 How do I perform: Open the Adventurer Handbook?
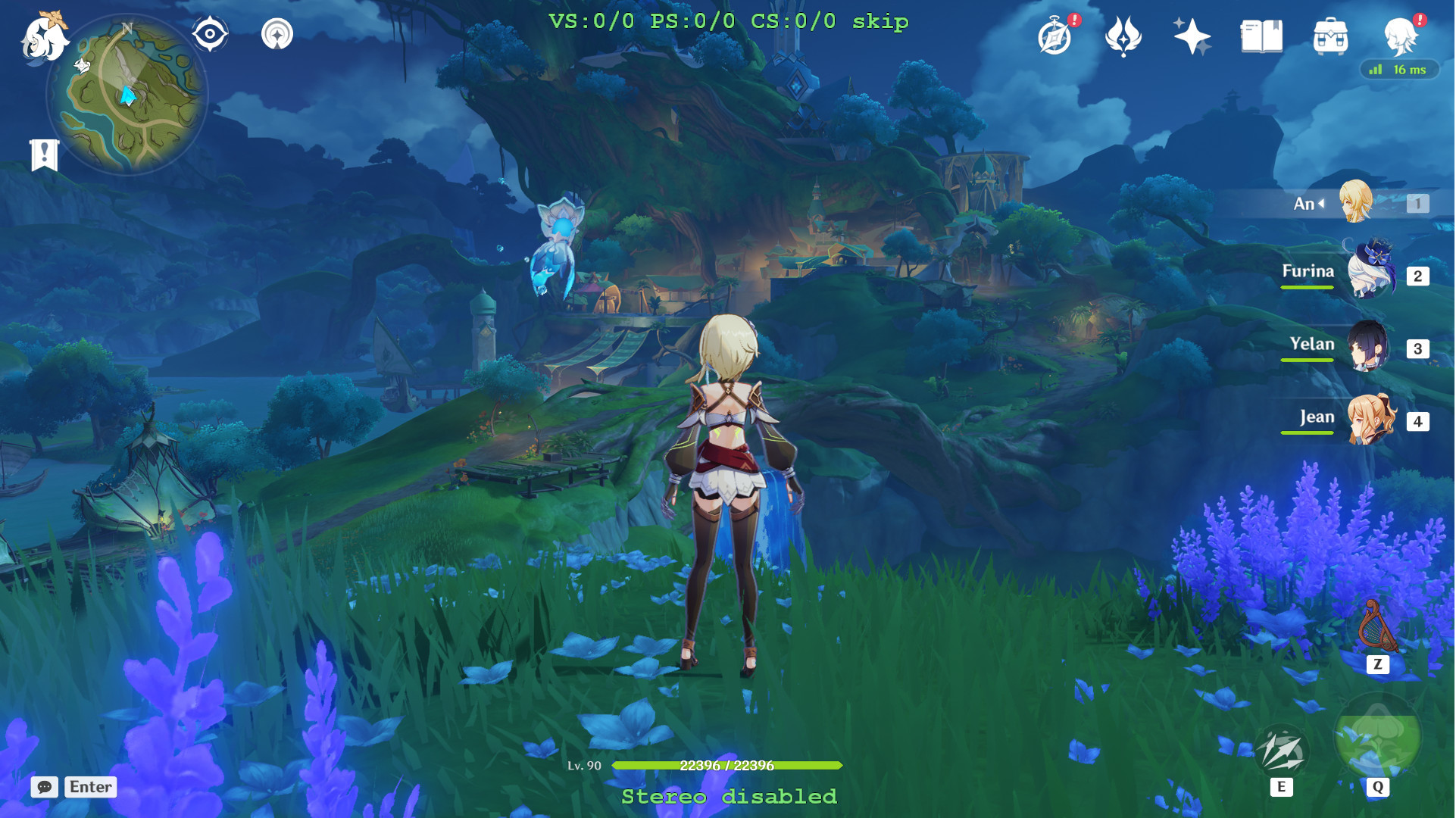click(x=1056, y=36)
